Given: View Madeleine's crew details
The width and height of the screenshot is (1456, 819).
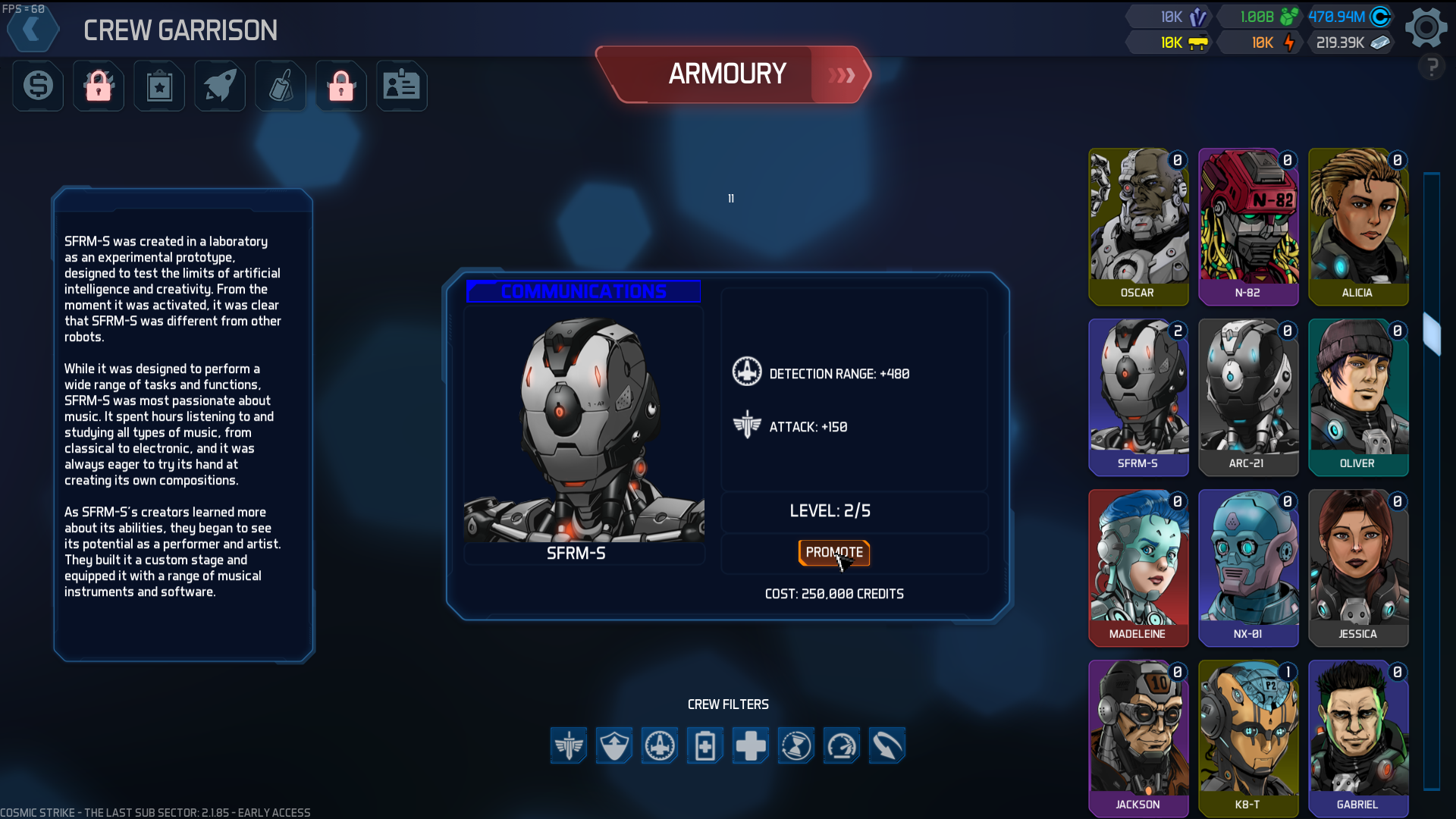Looking at the screenshot, I should pyautogui.click(x=1138, y=567).
